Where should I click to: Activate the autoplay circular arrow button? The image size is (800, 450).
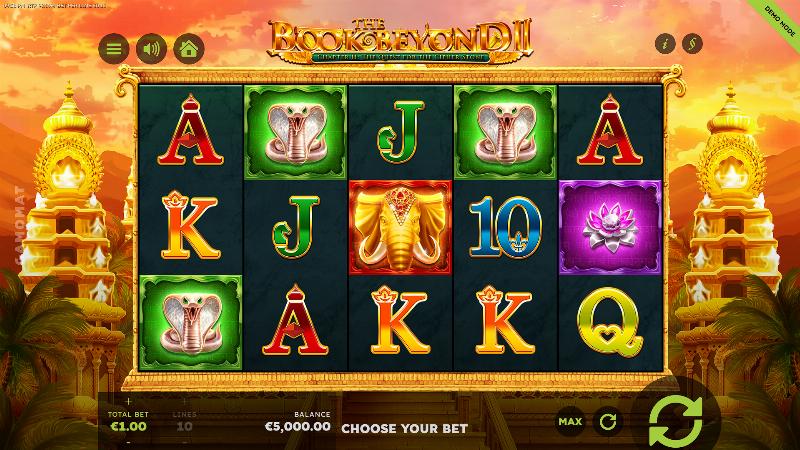pyautogui.click(x=606, y=422)
